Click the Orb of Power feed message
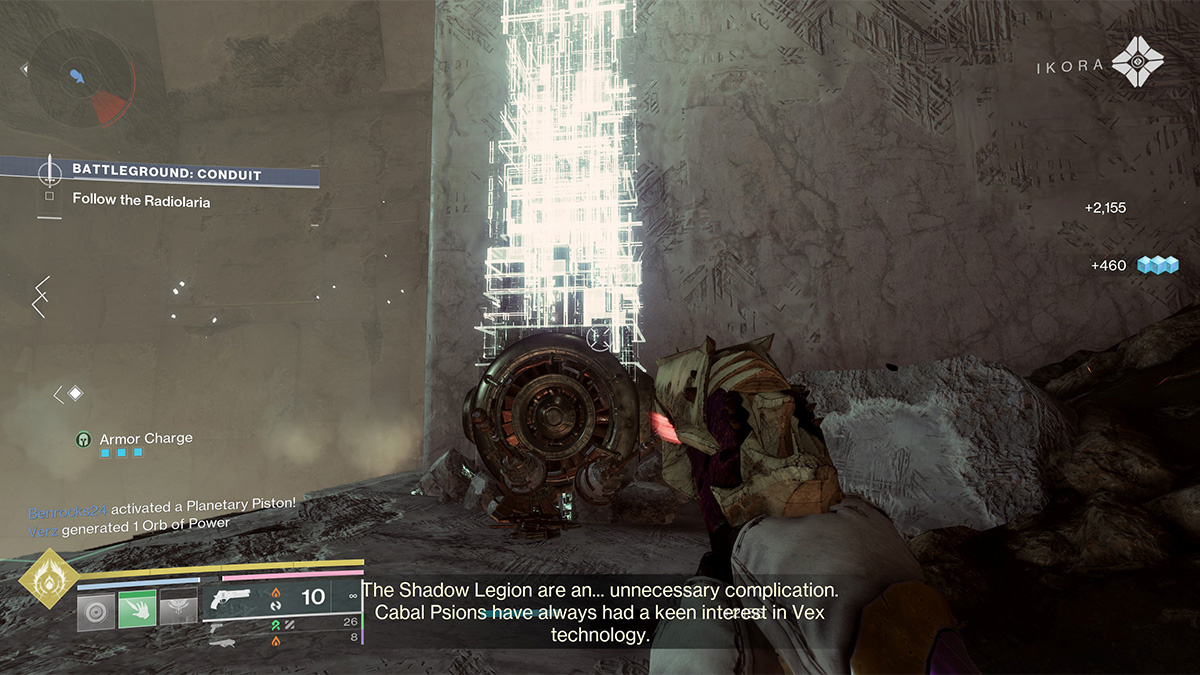Image resolution: width=1200 pixels, height=675 pixels. (x=130, y=524)
